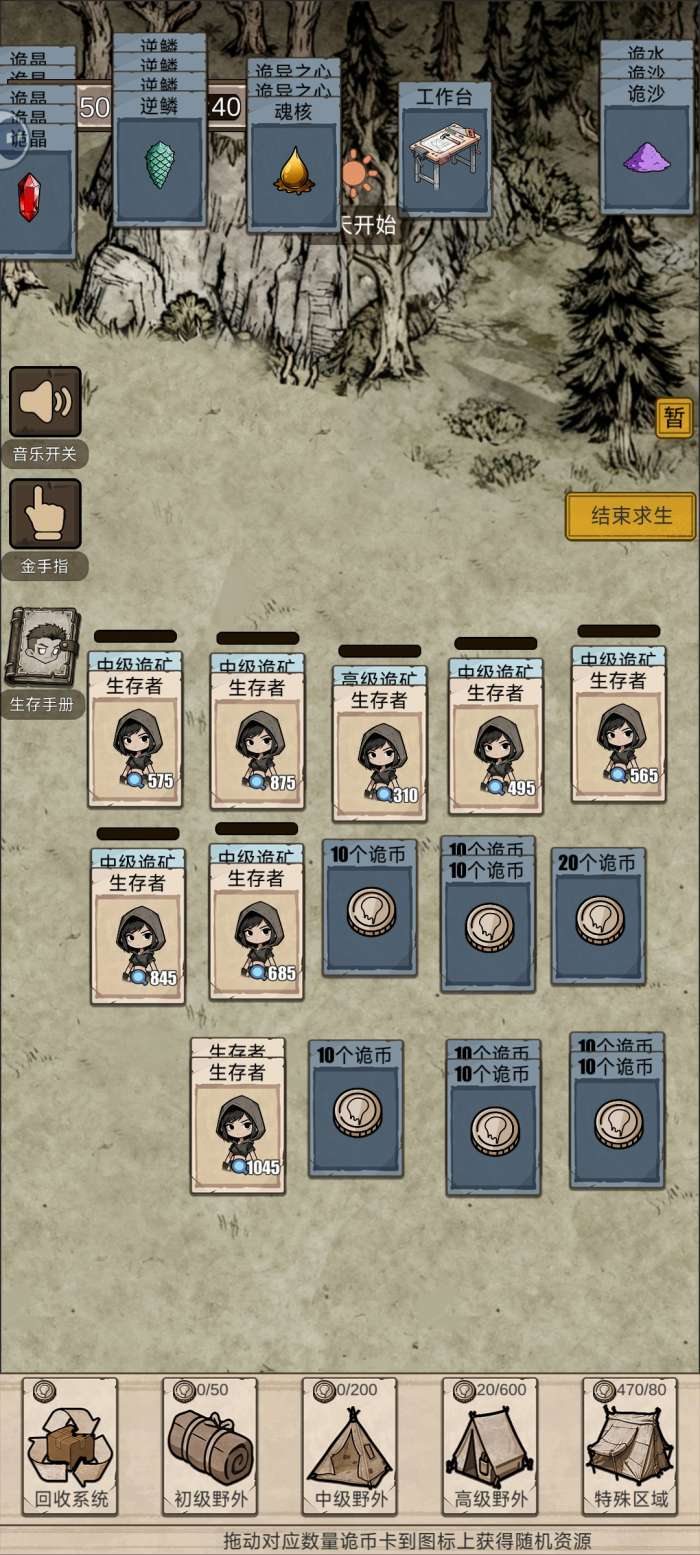Image resolution: width=700 pixels, height=1555 pixels.
Task: Open the 特殊区域 special zone
Action: point(630,1447)
